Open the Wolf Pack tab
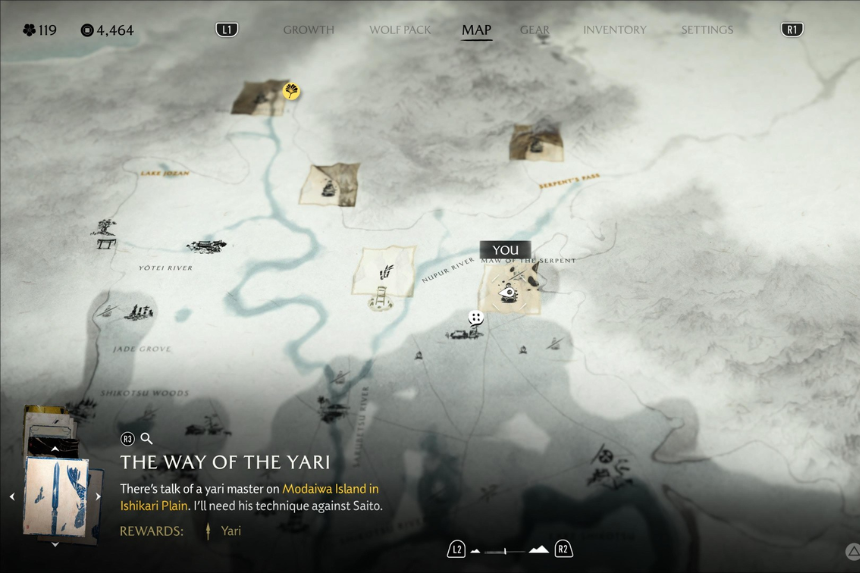Viewport: 860px width, 573px height. click(x=400, y=30)
